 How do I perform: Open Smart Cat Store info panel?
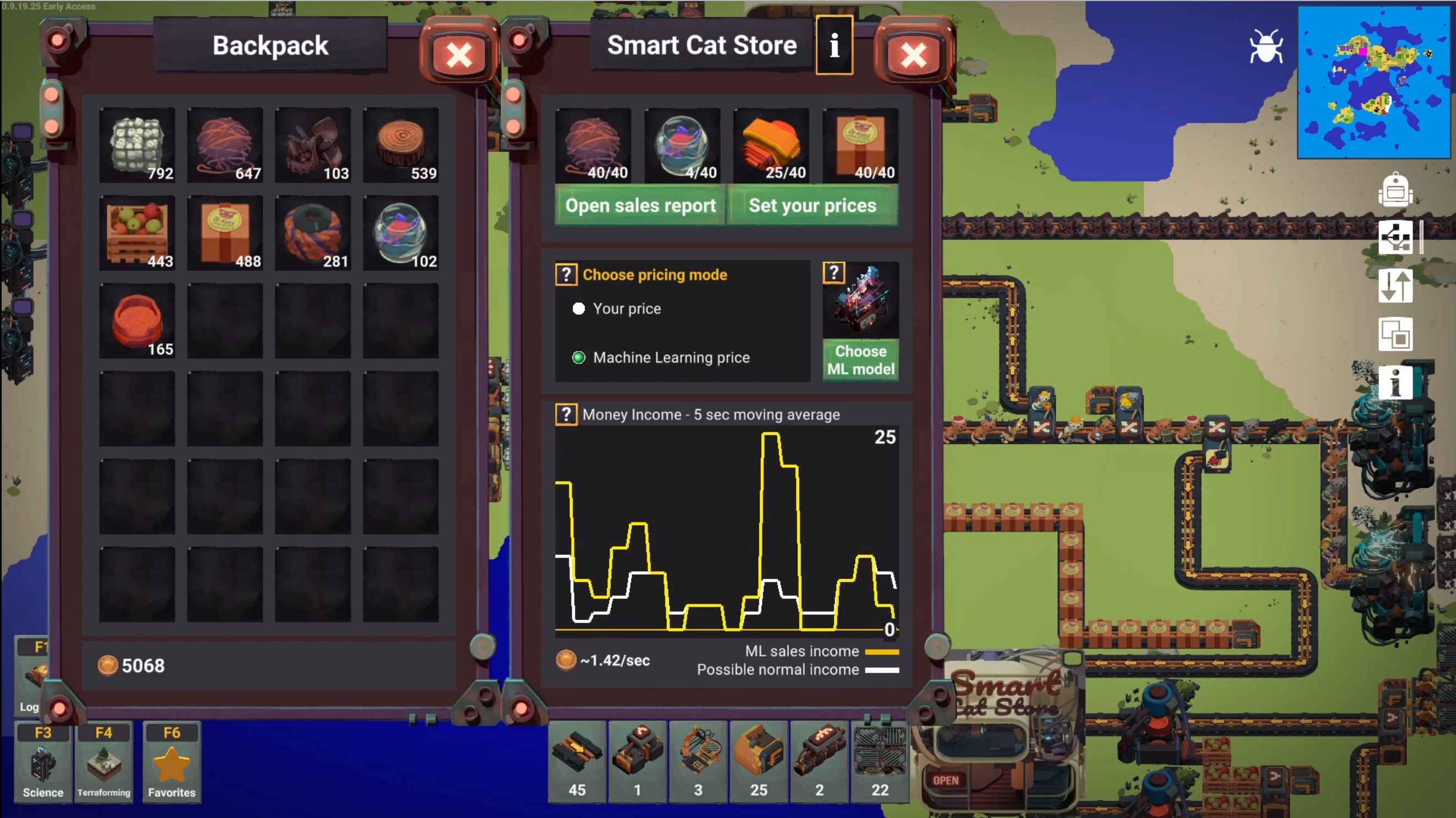pyautogui.click(x=834, y=45)
